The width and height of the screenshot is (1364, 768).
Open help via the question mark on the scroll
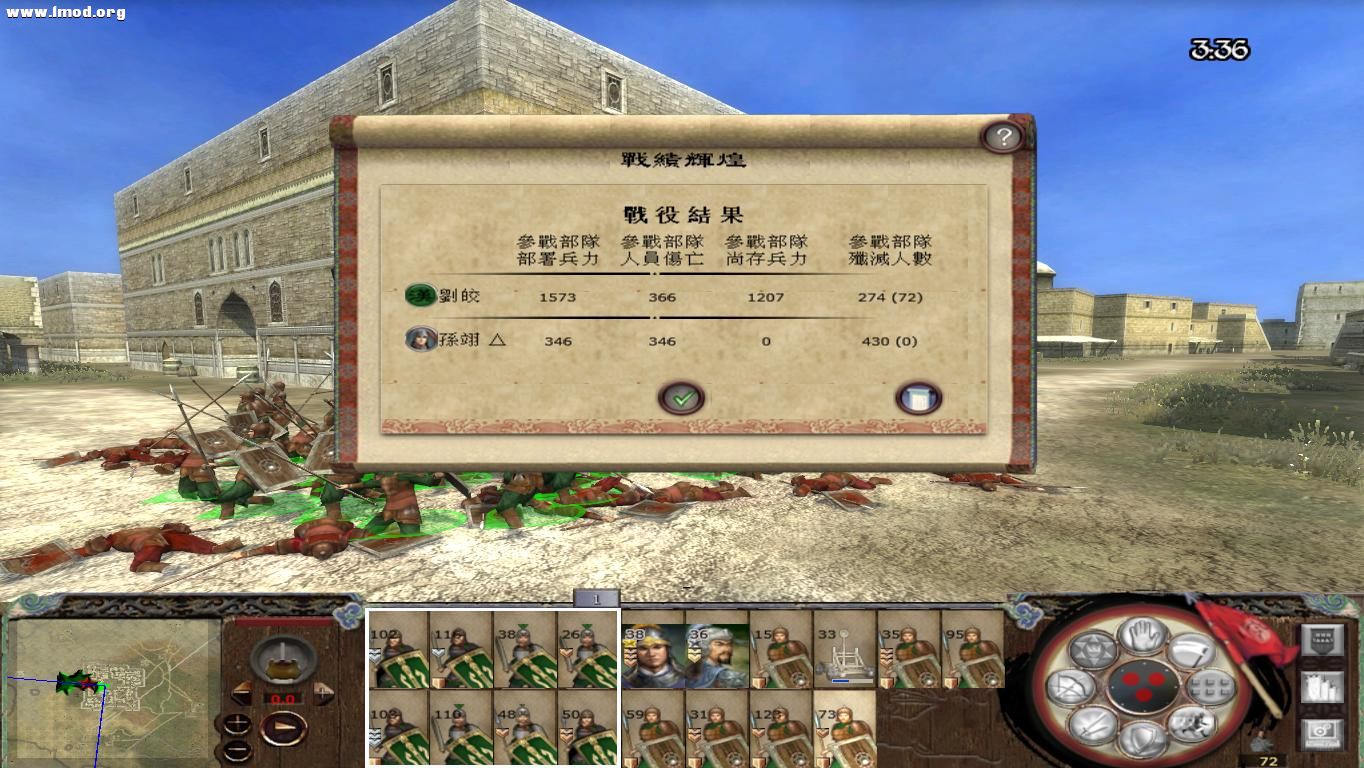click(x=1005, y=138)
